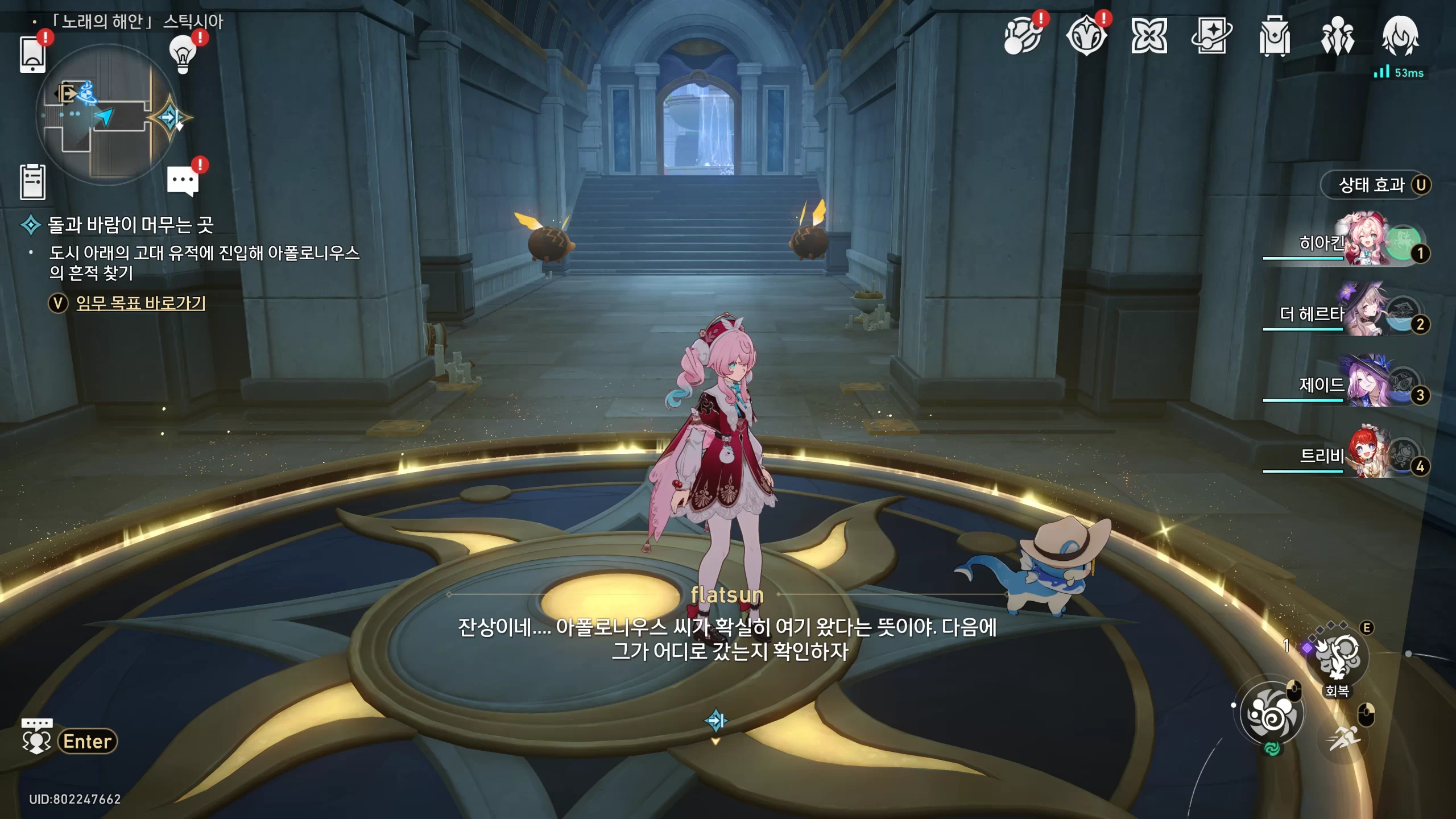Open the phone menu icon
Viewport: 1456px width, 819px height.
pos(32,55)
